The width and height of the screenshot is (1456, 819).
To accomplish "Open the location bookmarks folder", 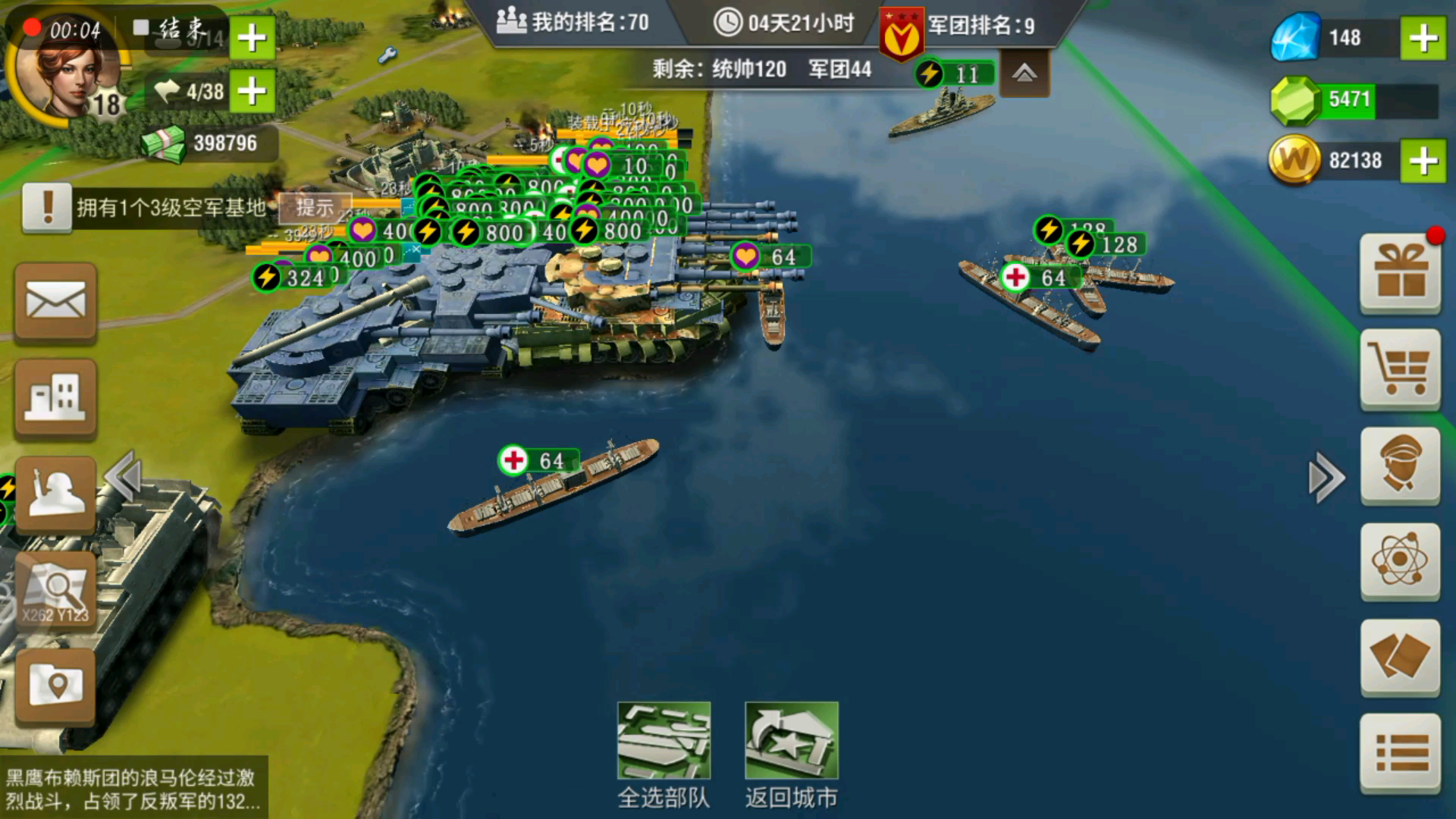I will coord(55,686).
